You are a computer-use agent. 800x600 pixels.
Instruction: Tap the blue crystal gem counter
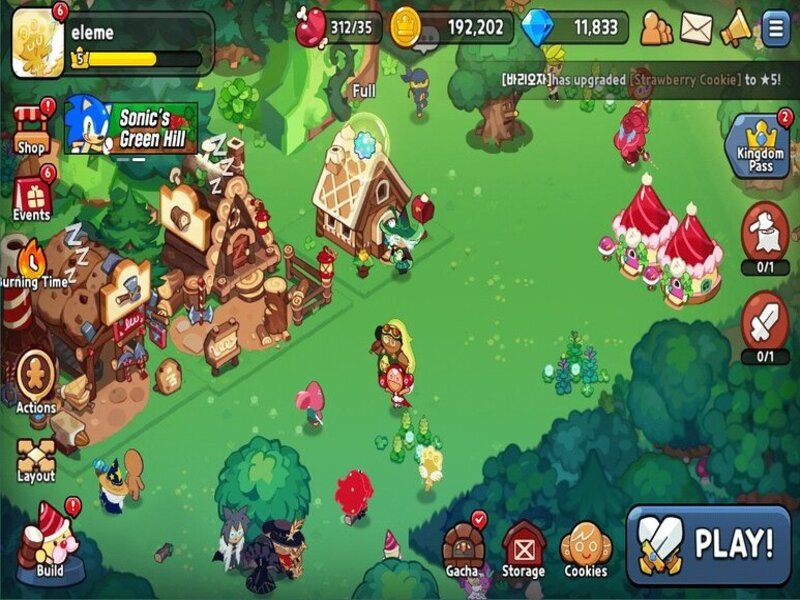[574, 27]
